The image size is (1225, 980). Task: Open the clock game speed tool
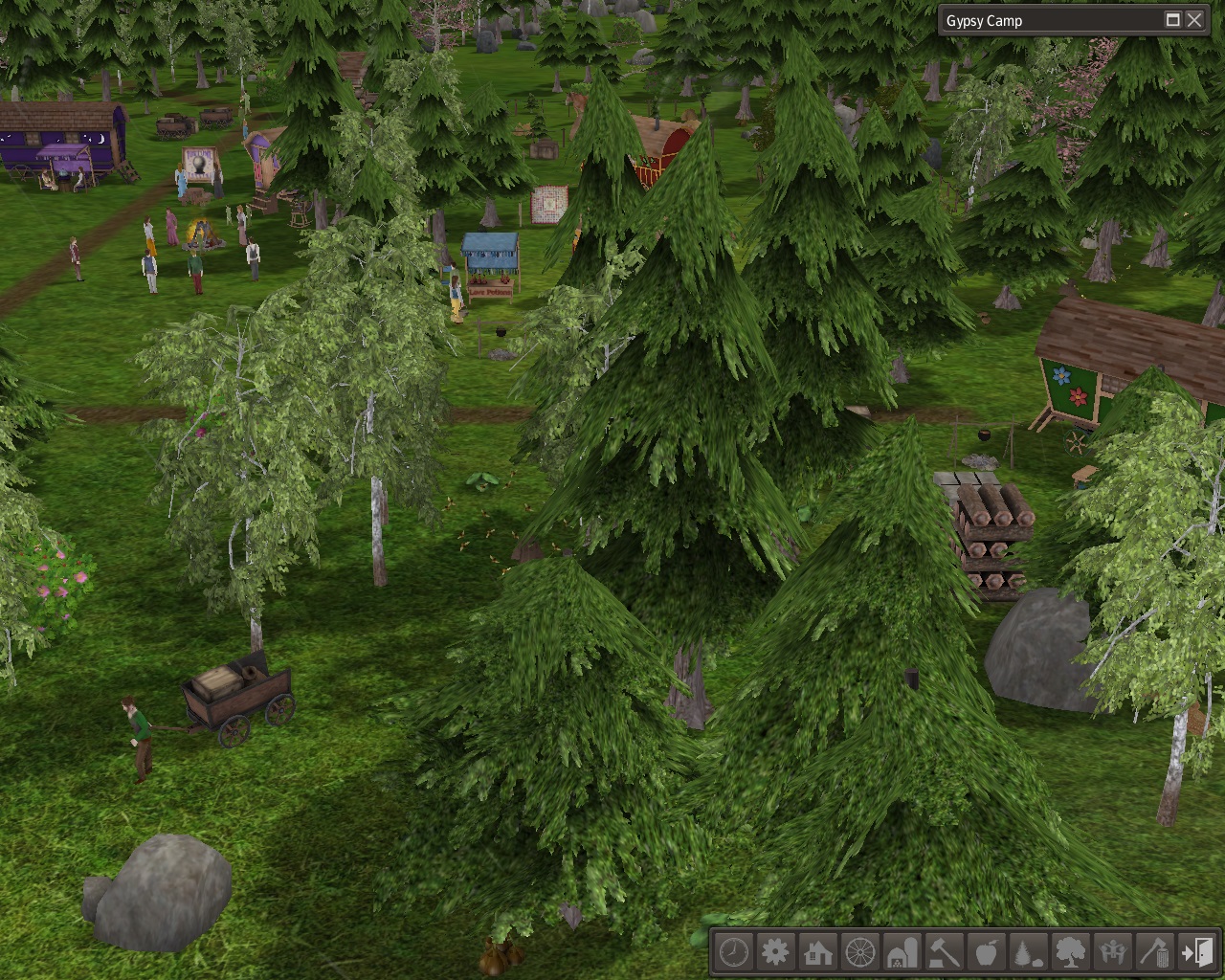[734, 952]
